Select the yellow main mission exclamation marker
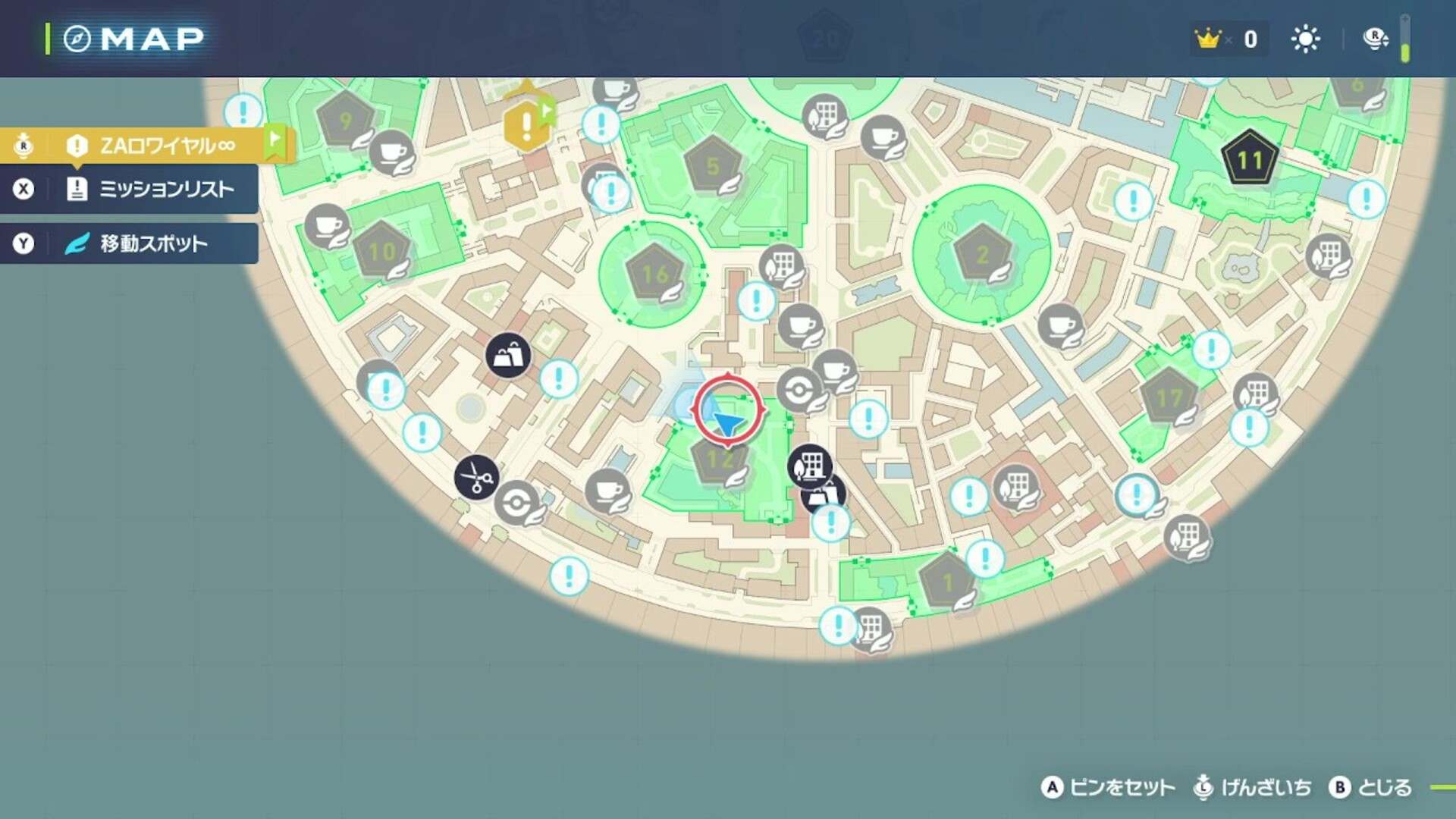1456x819 pixels. (x=526, y=125)
